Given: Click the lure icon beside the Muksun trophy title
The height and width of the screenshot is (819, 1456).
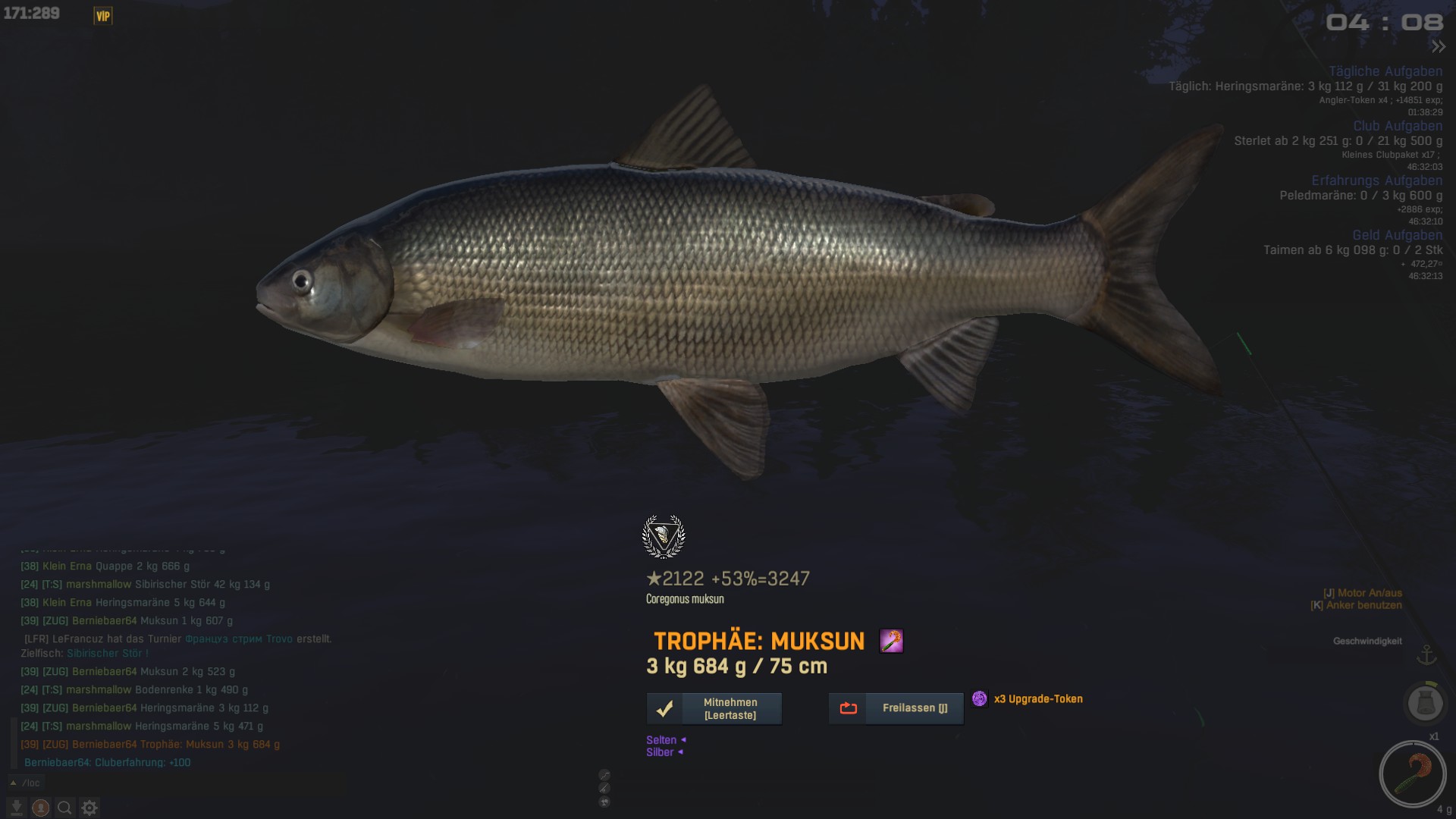Looking at the screenshot, I should point(891,641).
